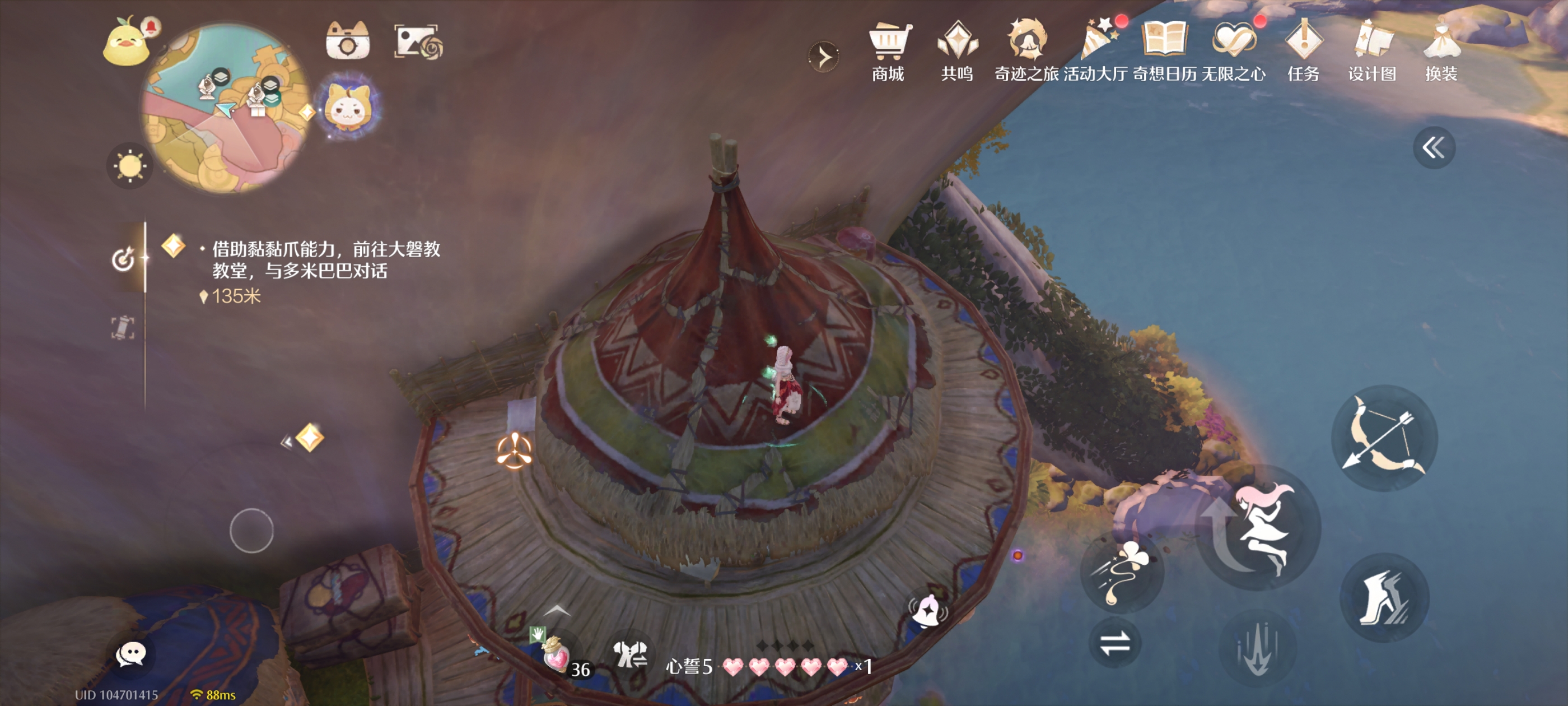Select the tracked quest objective text
The height and width of the screenshot is (706, 1568).
coord(325,259)
